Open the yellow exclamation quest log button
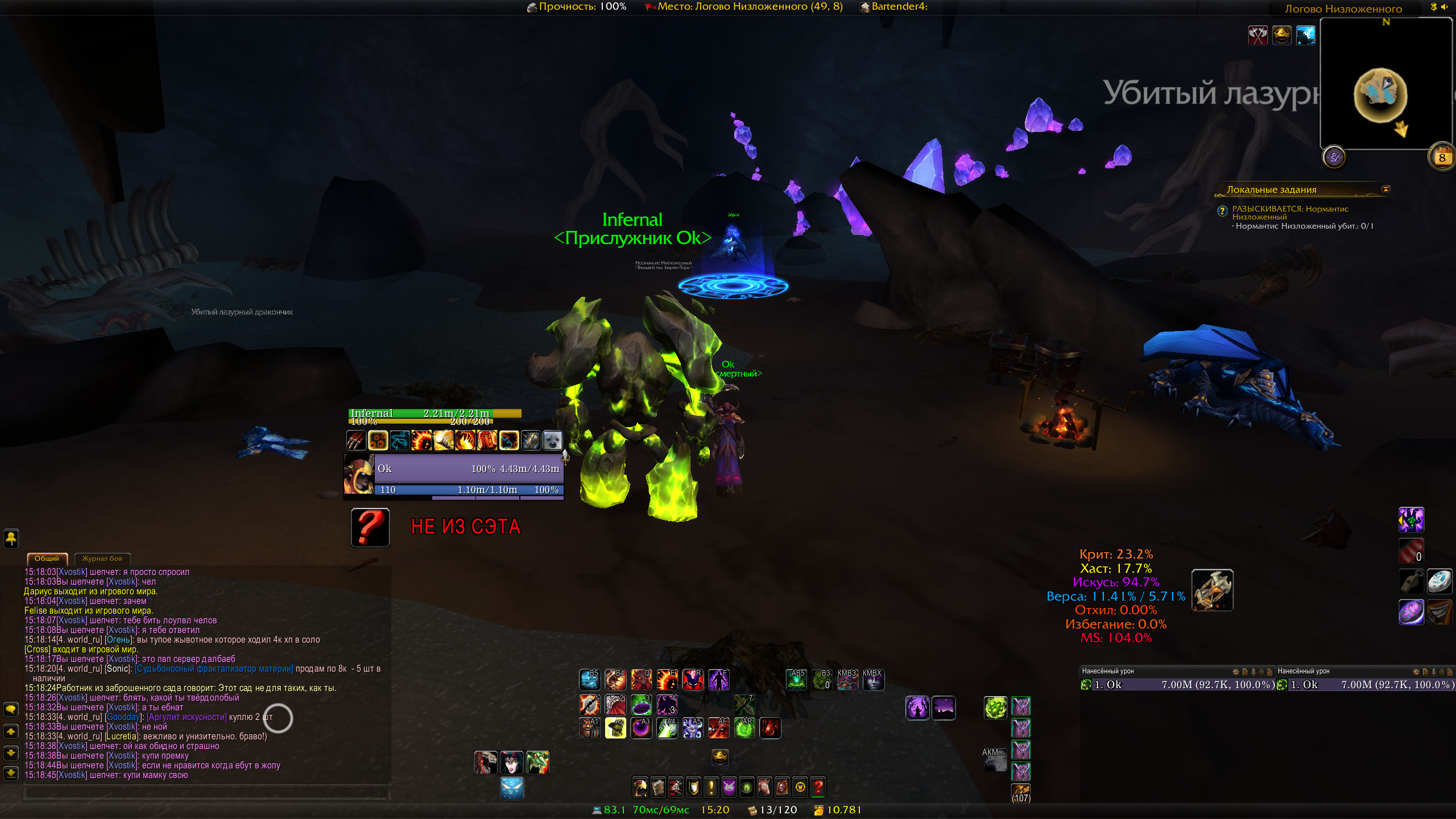The image size is (1456, 819). pyautogui.click(x=711, y=787)
